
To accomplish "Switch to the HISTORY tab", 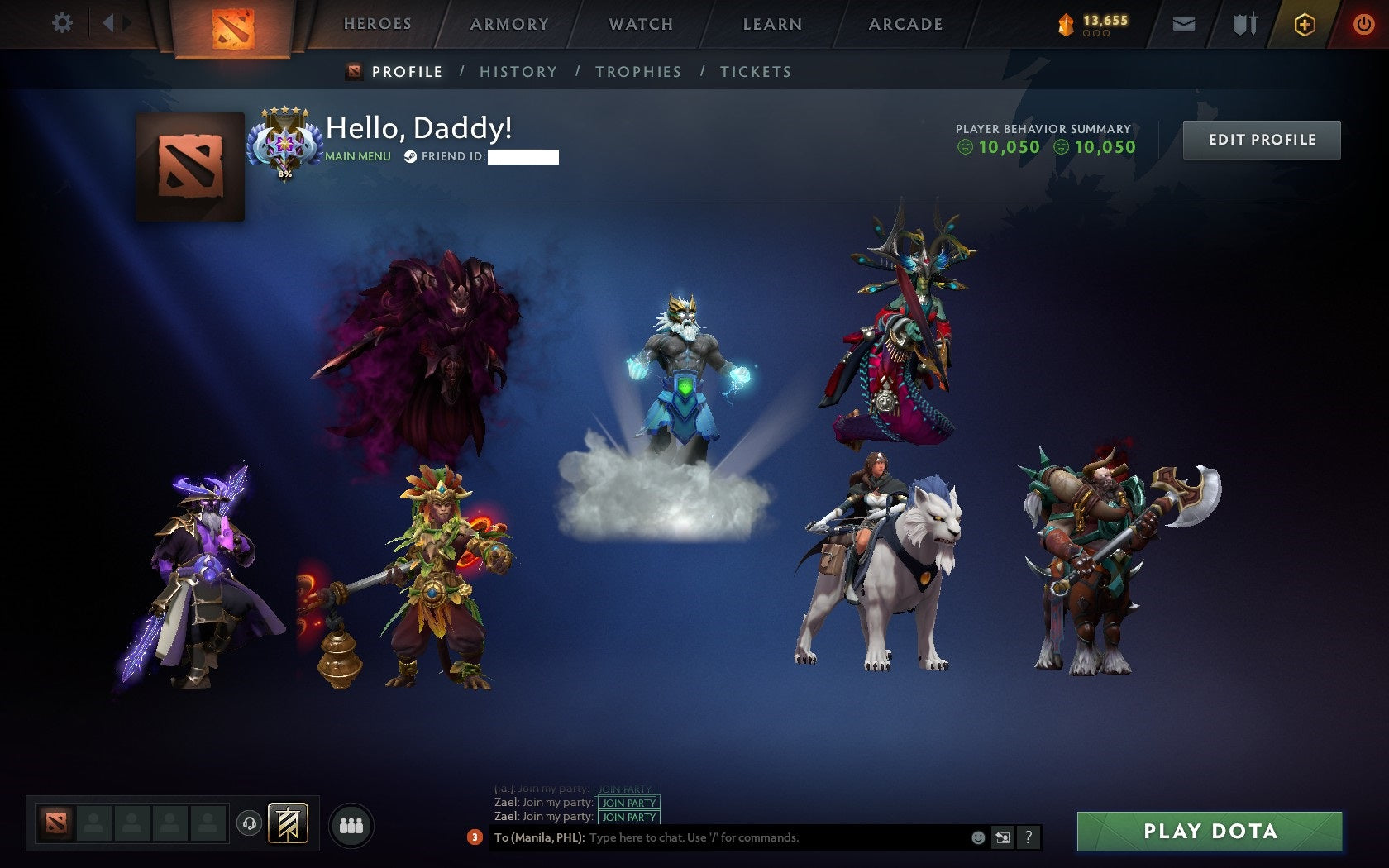I will (517, 72).
